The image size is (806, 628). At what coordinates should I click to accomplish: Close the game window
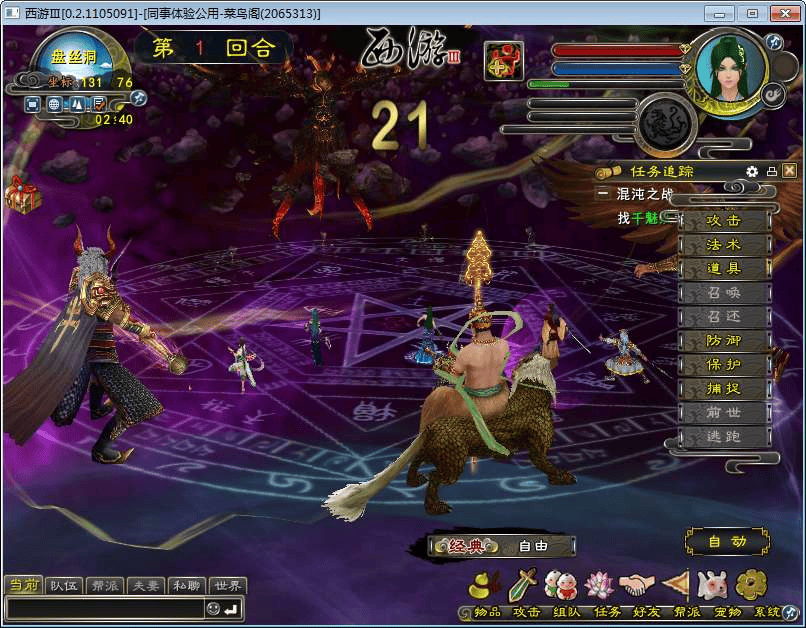point(782,13)
